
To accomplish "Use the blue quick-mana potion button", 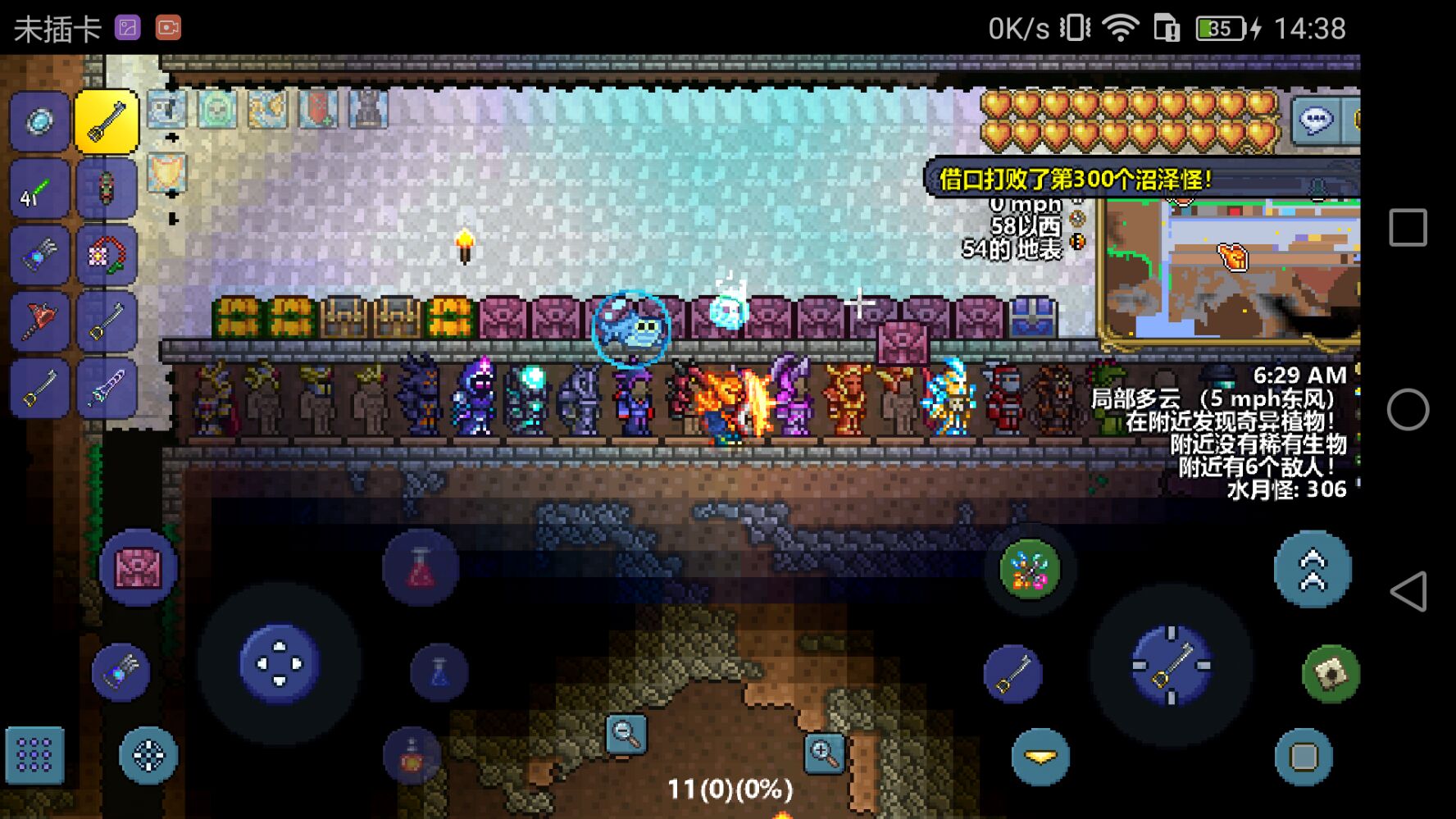I will click(439, 673).
